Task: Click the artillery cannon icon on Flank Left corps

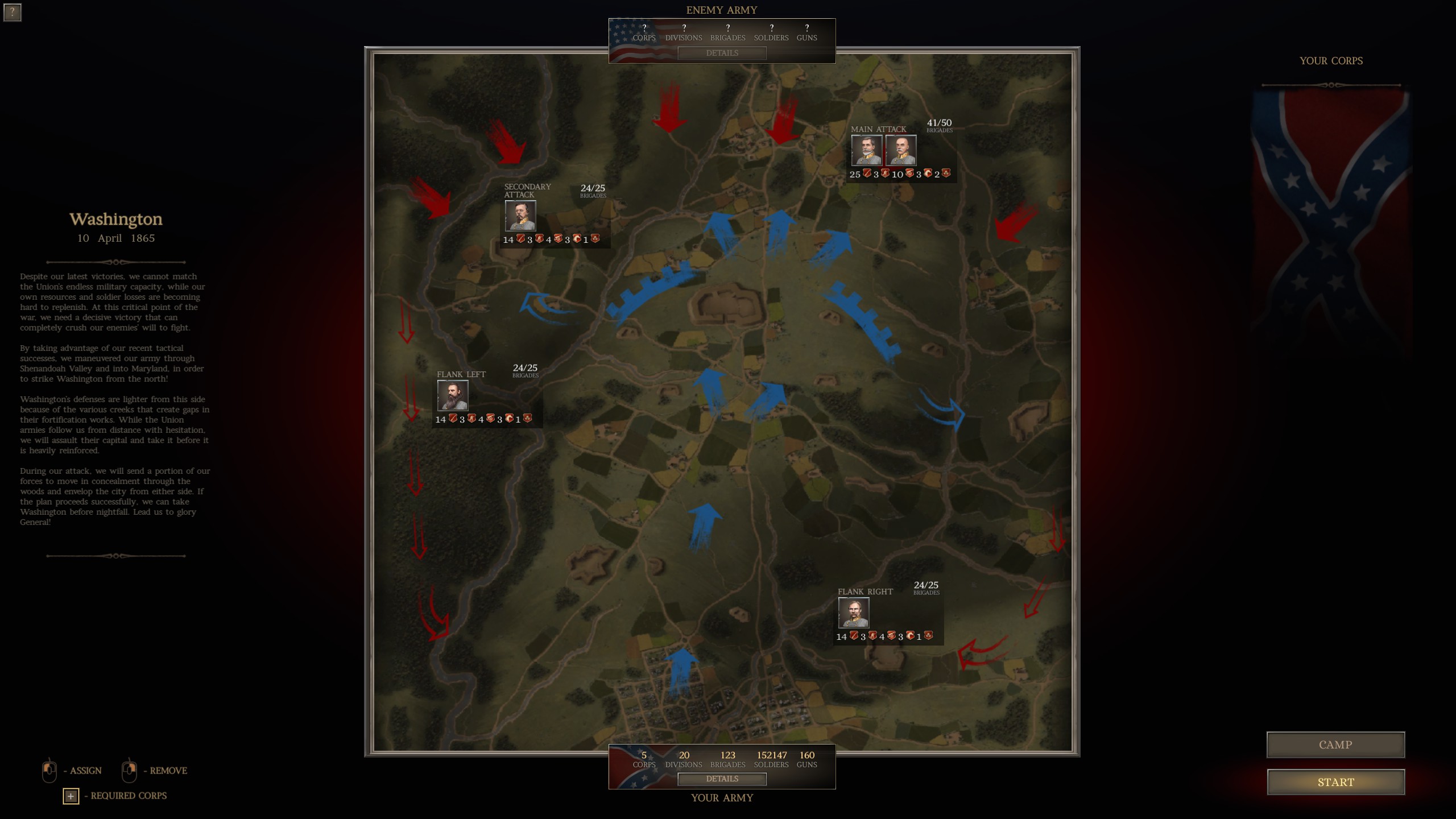Action: point(490,419)
